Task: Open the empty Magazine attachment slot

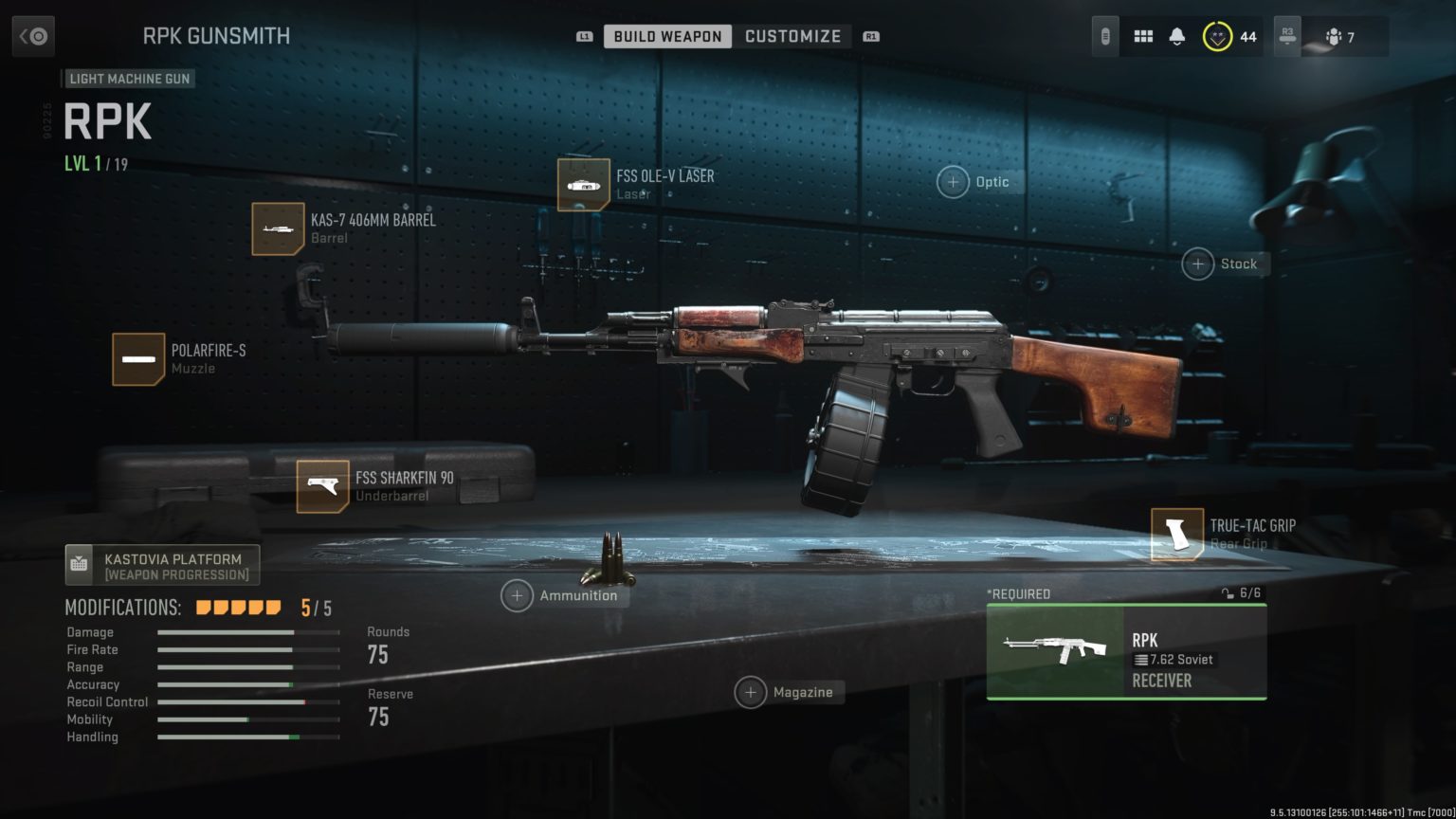Action: (x=752, y=692)
